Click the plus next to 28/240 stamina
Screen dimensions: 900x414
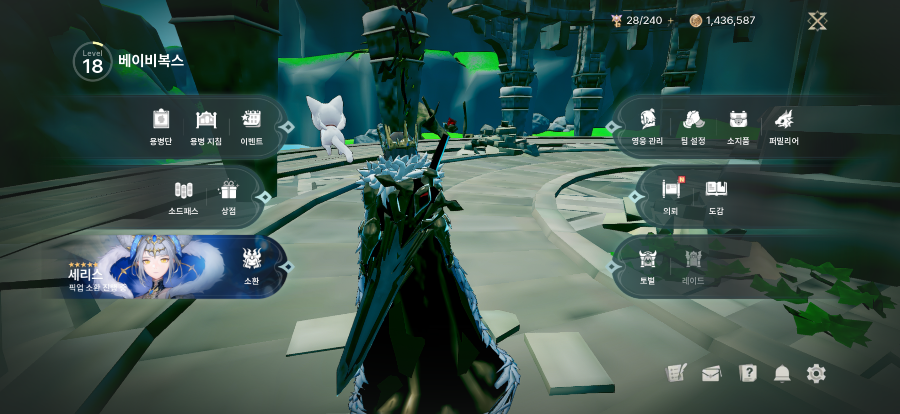tap(671, 20)
